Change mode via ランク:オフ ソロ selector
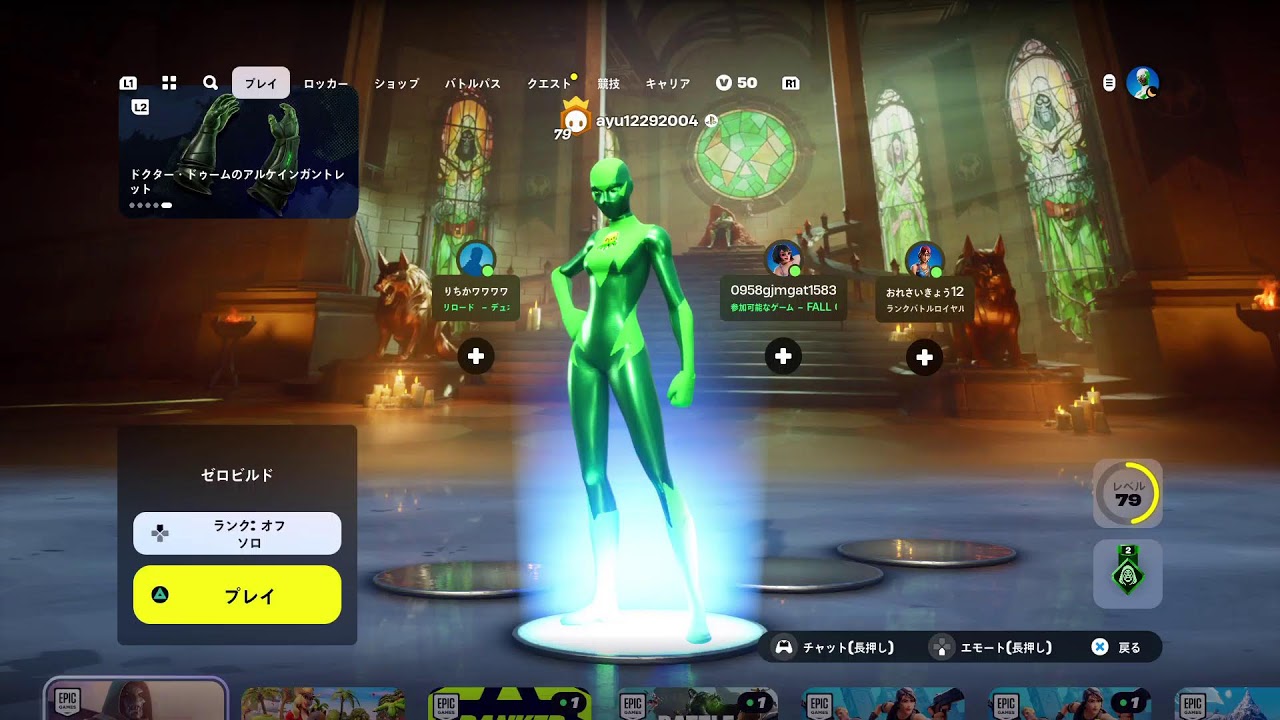Image resolution: width=1280 pixels, height=720 pixels. pos(237,533)
